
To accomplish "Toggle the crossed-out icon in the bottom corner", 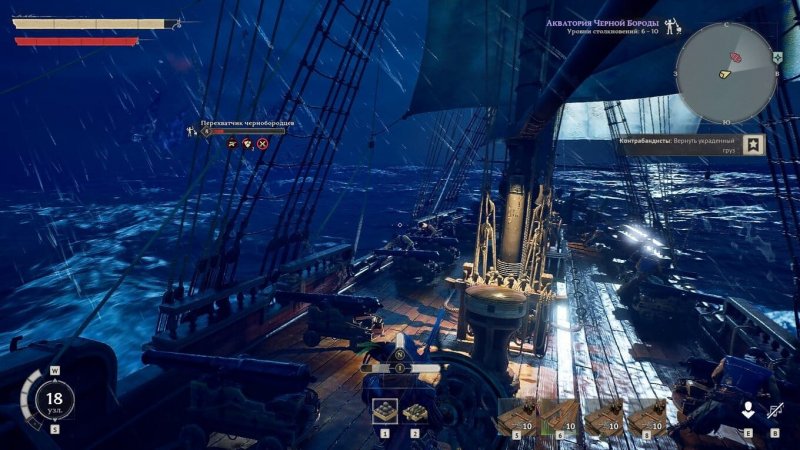I will [775, 410].
